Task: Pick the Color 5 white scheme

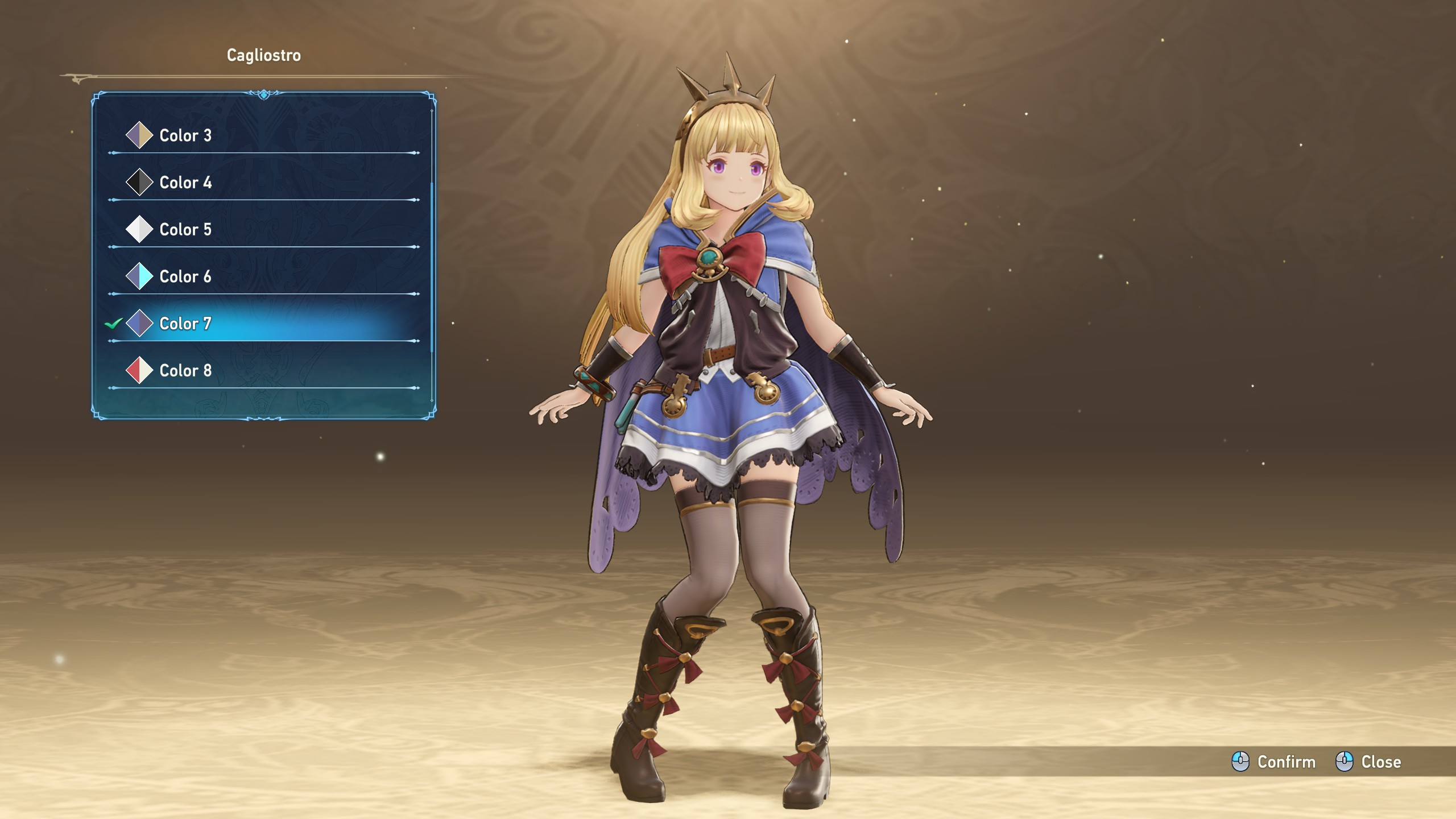Action: (185, 230)
